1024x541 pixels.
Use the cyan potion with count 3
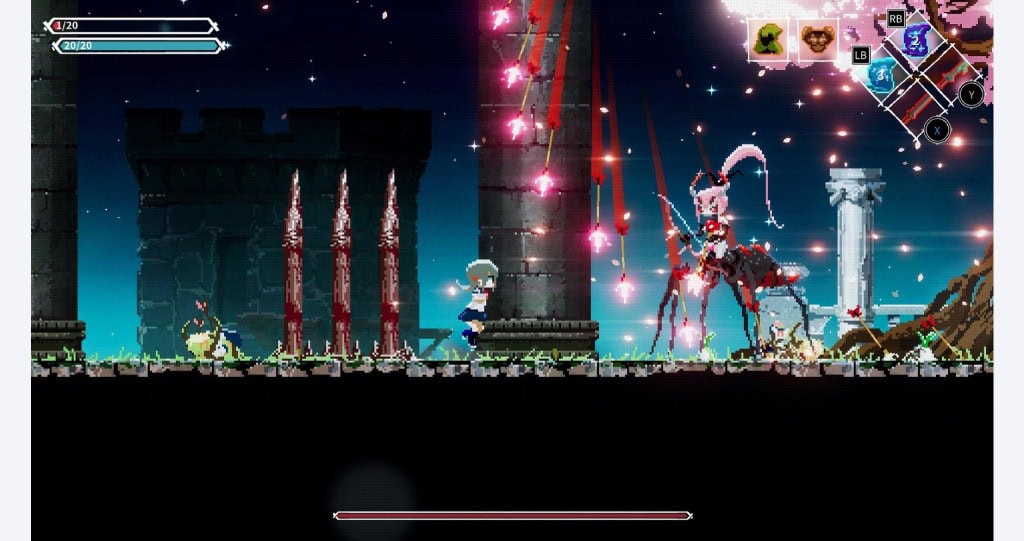coord(881,75)
